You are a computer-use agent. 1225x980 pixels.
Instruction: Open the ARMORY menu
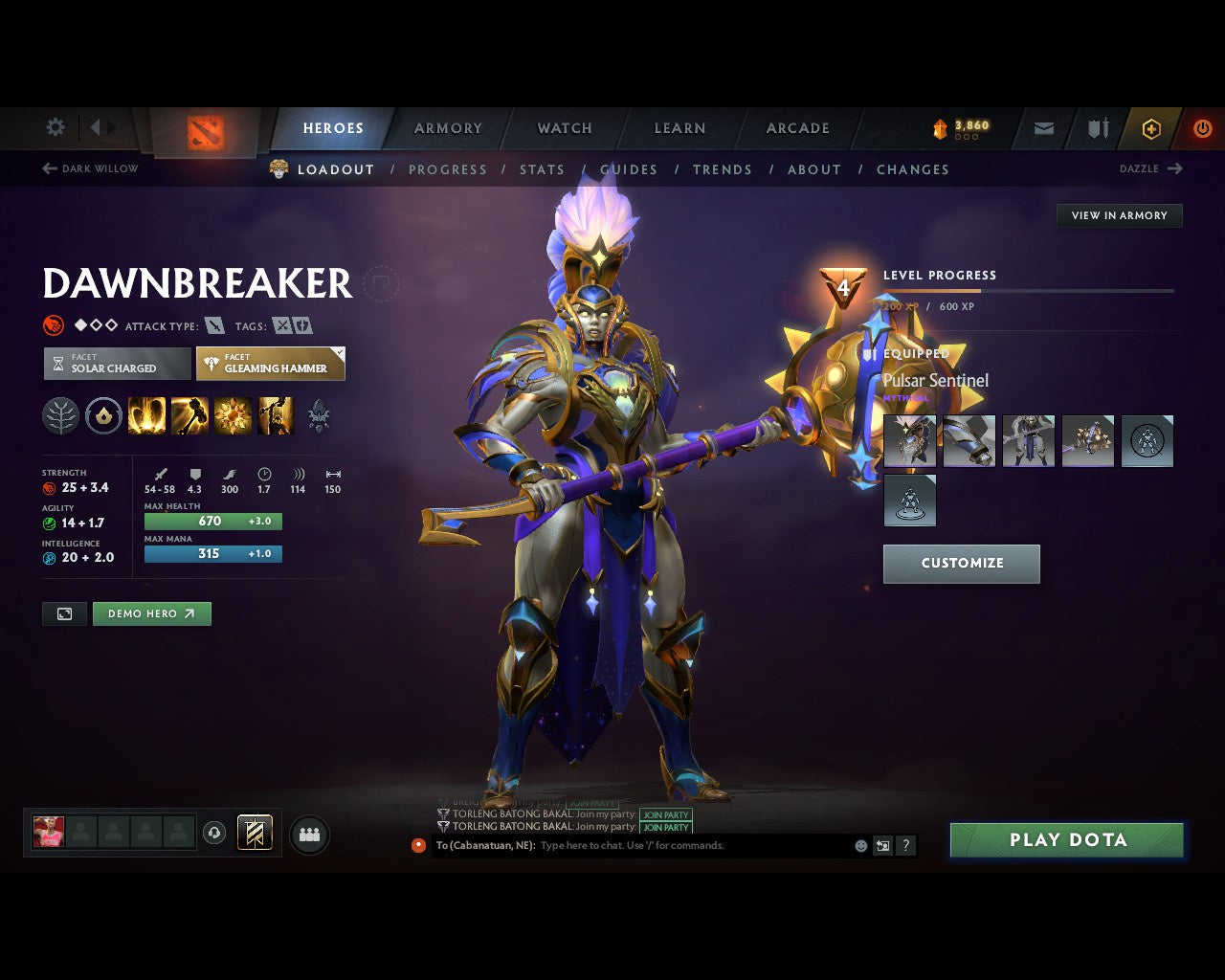coord(448,128)
